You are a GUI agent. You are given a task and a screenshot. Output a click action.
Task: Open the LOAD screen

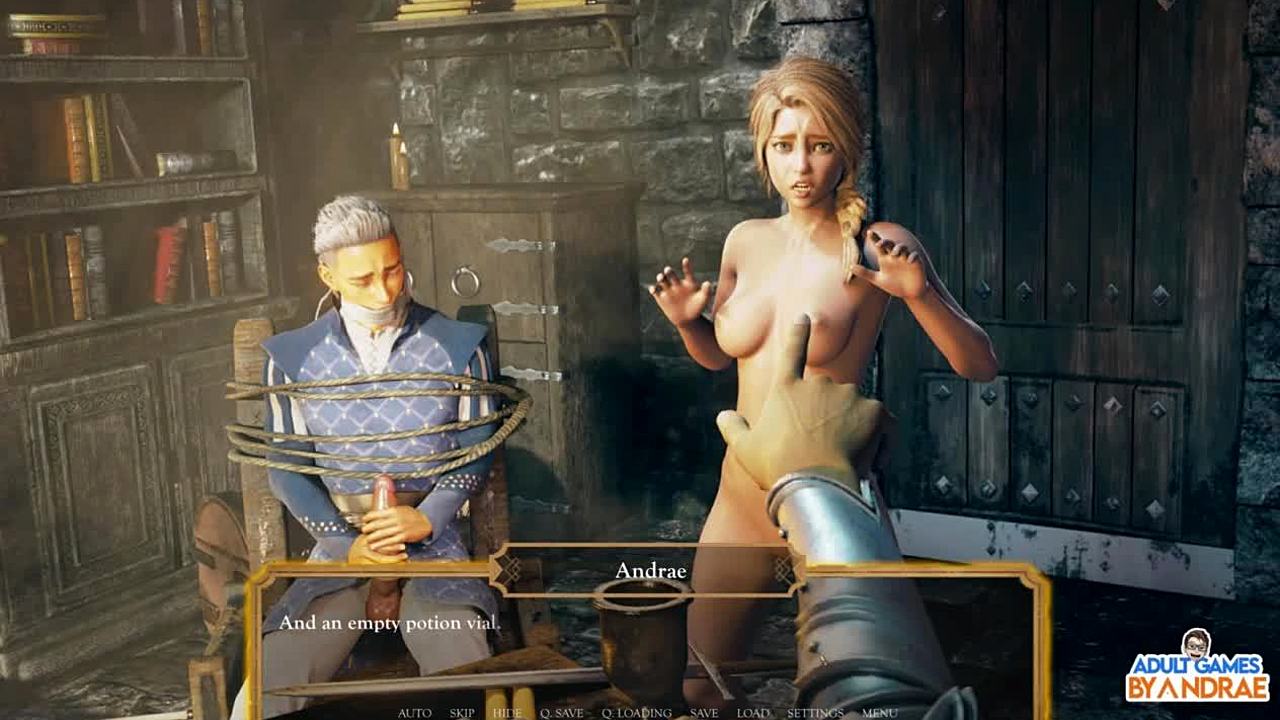(753, 713)
